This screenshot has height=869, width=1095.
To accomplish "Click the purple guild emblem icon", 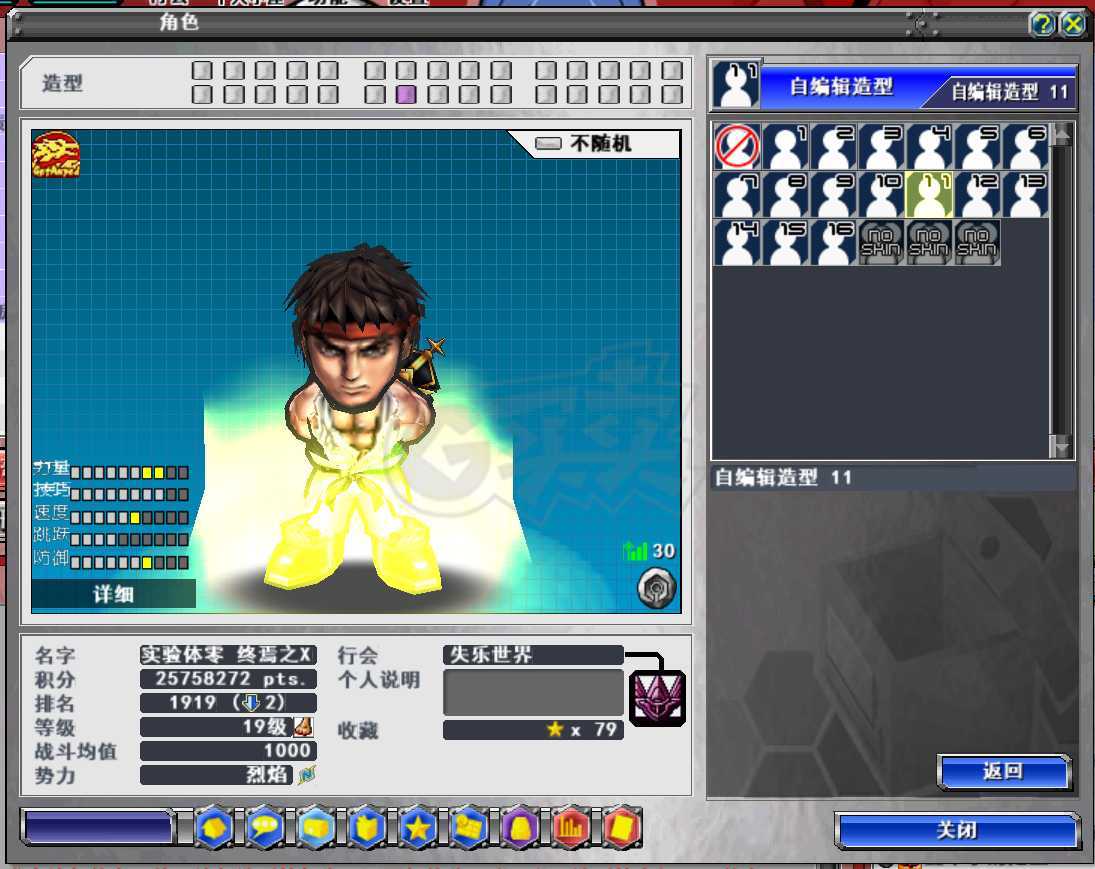I will pos(657,697).
